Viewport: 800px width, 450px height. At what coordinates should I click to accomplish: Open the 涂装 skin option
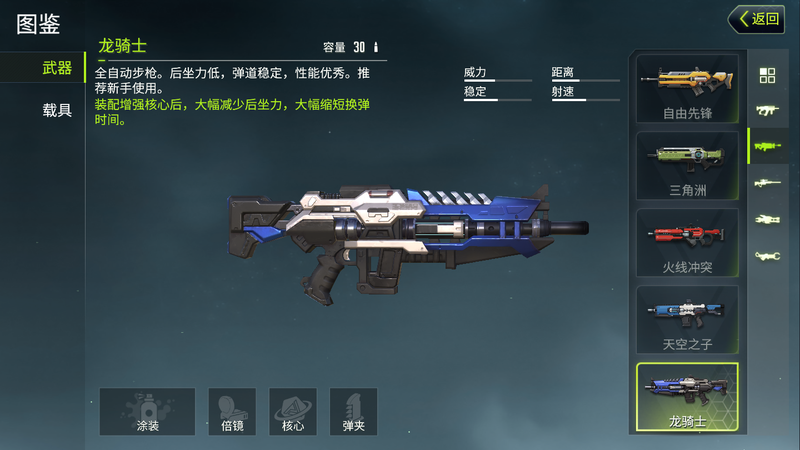pyautogui.click(x=147, y=411)
